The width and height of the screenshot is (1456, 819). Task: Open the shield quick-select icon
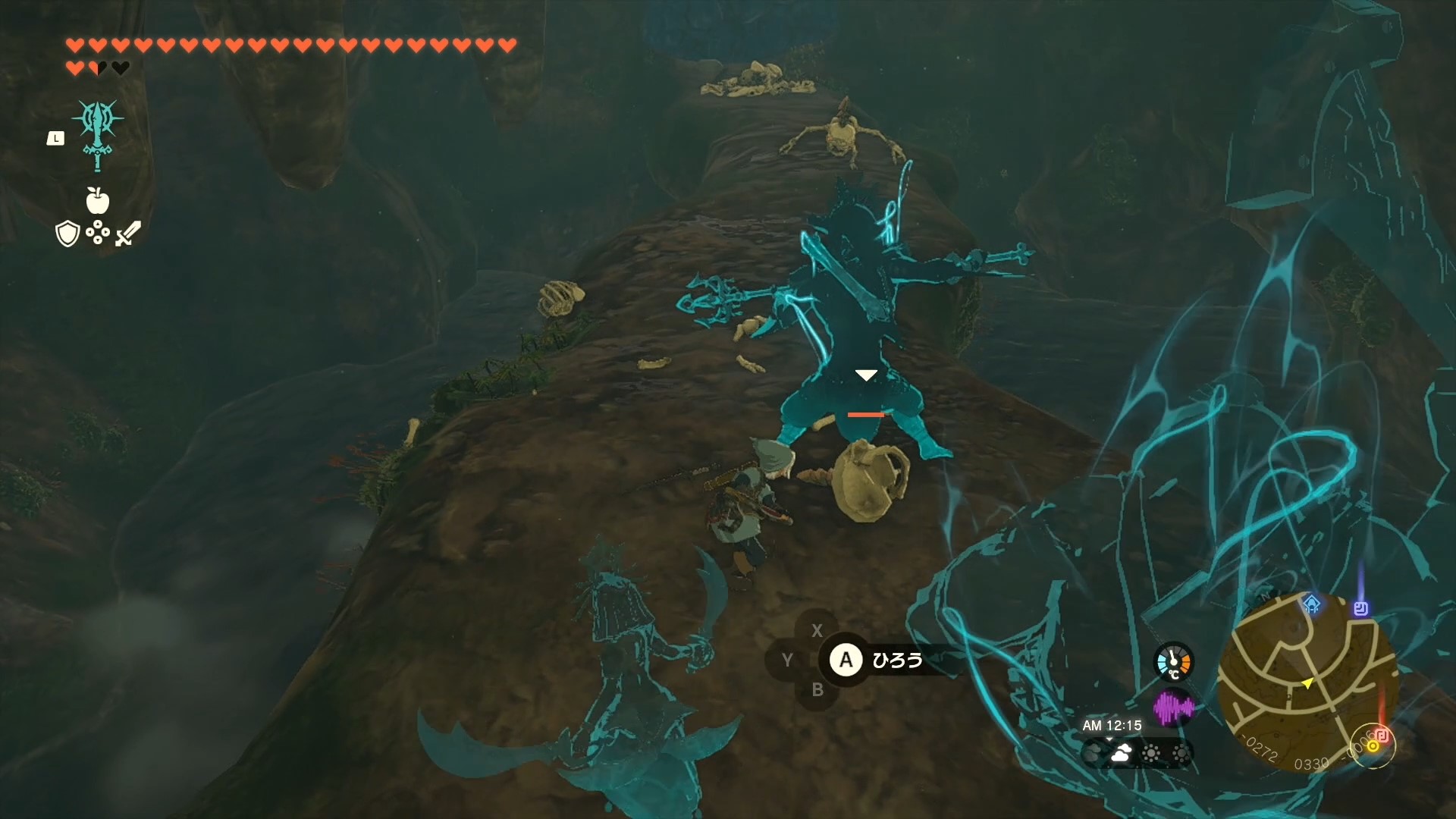tap(67, 234)
